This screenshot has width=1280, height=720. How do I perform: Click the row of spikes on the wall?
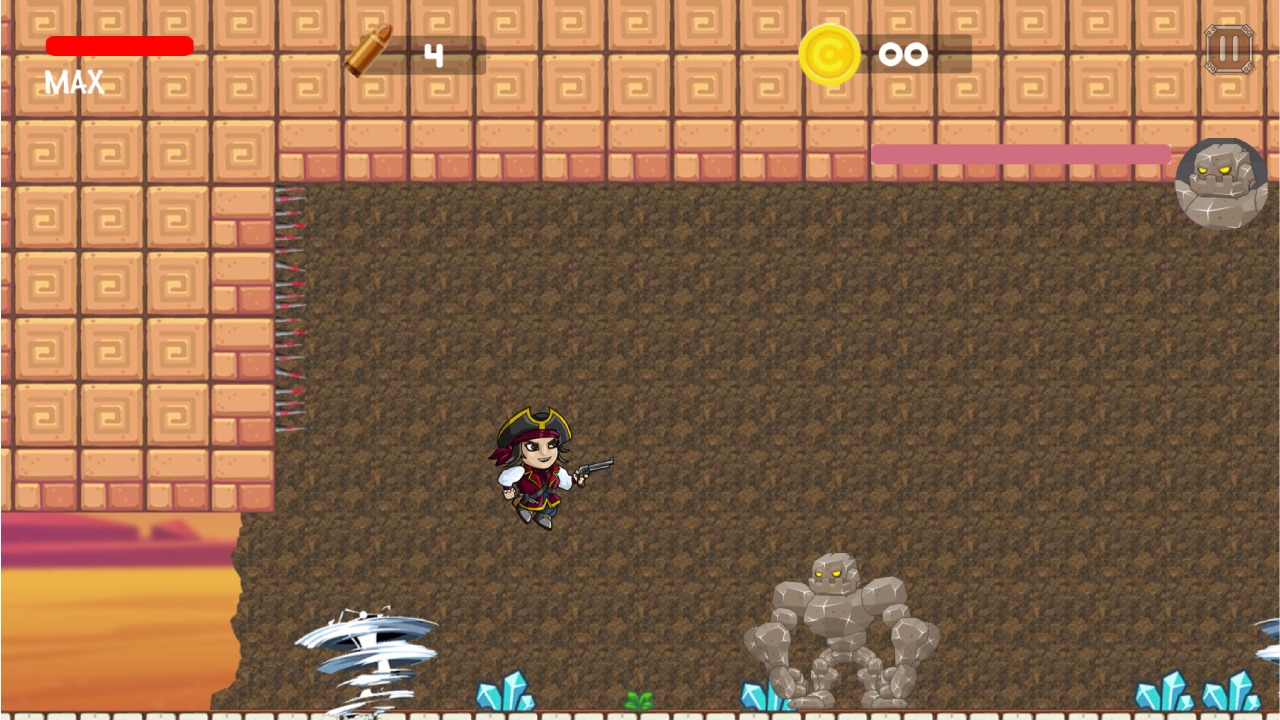click(290, 300)
